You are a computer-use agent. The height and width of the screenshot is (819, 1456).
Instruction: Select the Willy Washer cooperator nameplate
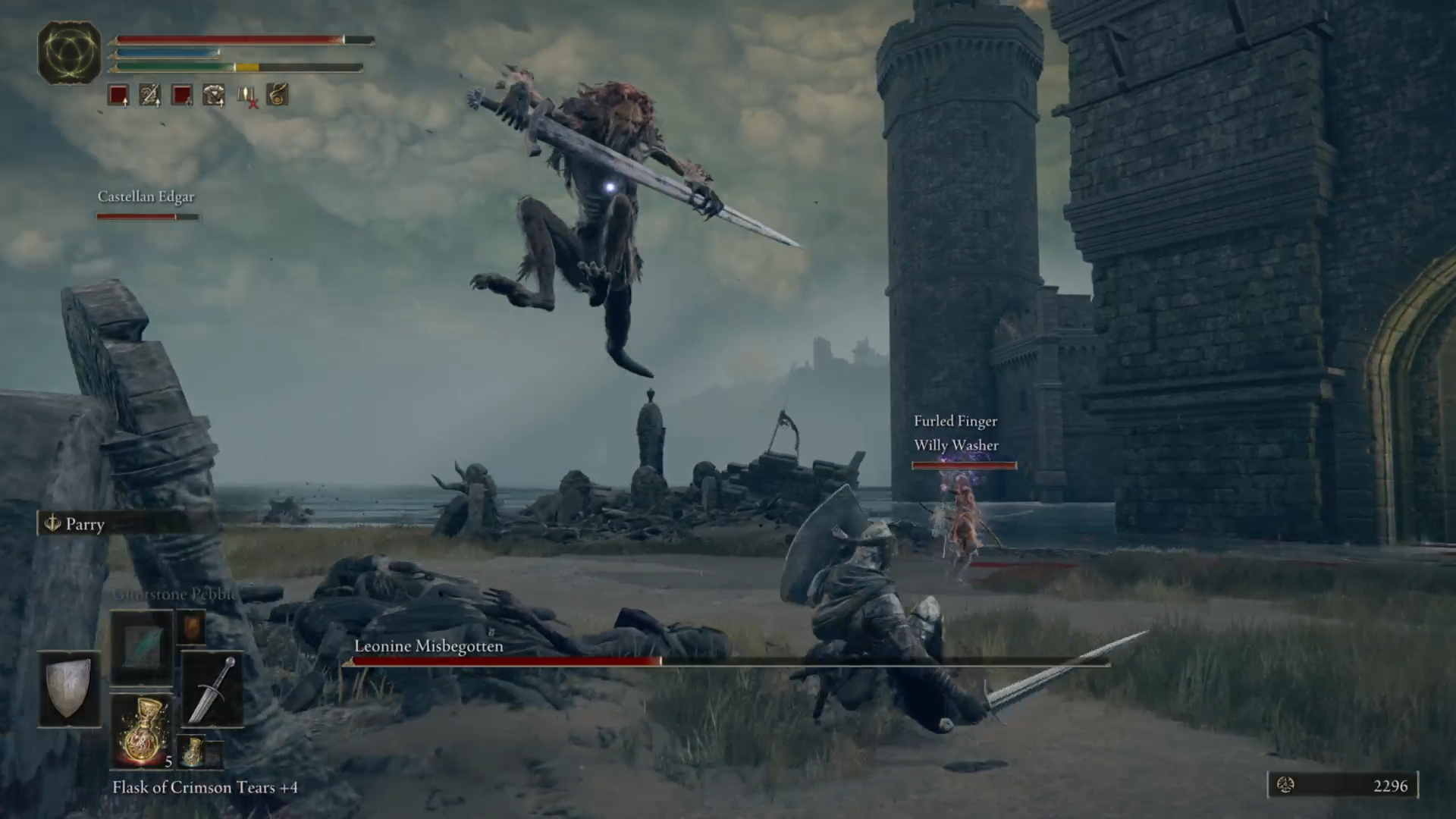[x=955, y=445]
